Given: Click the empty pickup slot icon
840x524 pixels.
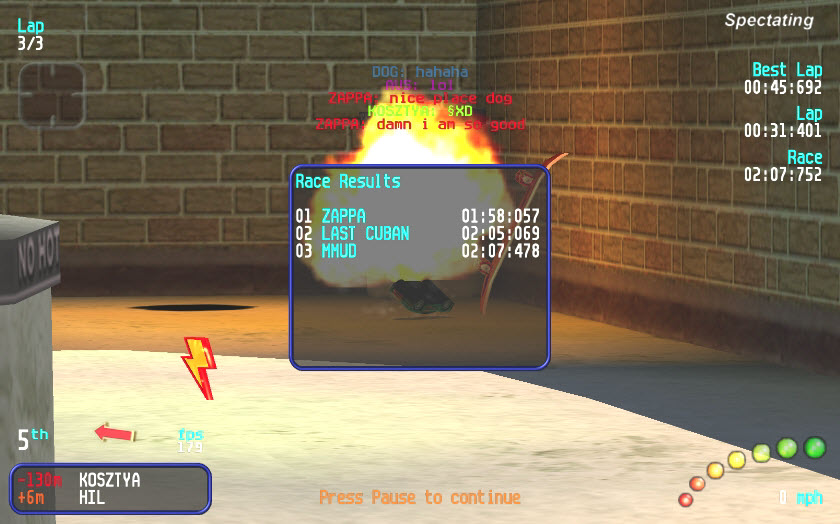Looking at the screenshot, I should coord(51,96).
